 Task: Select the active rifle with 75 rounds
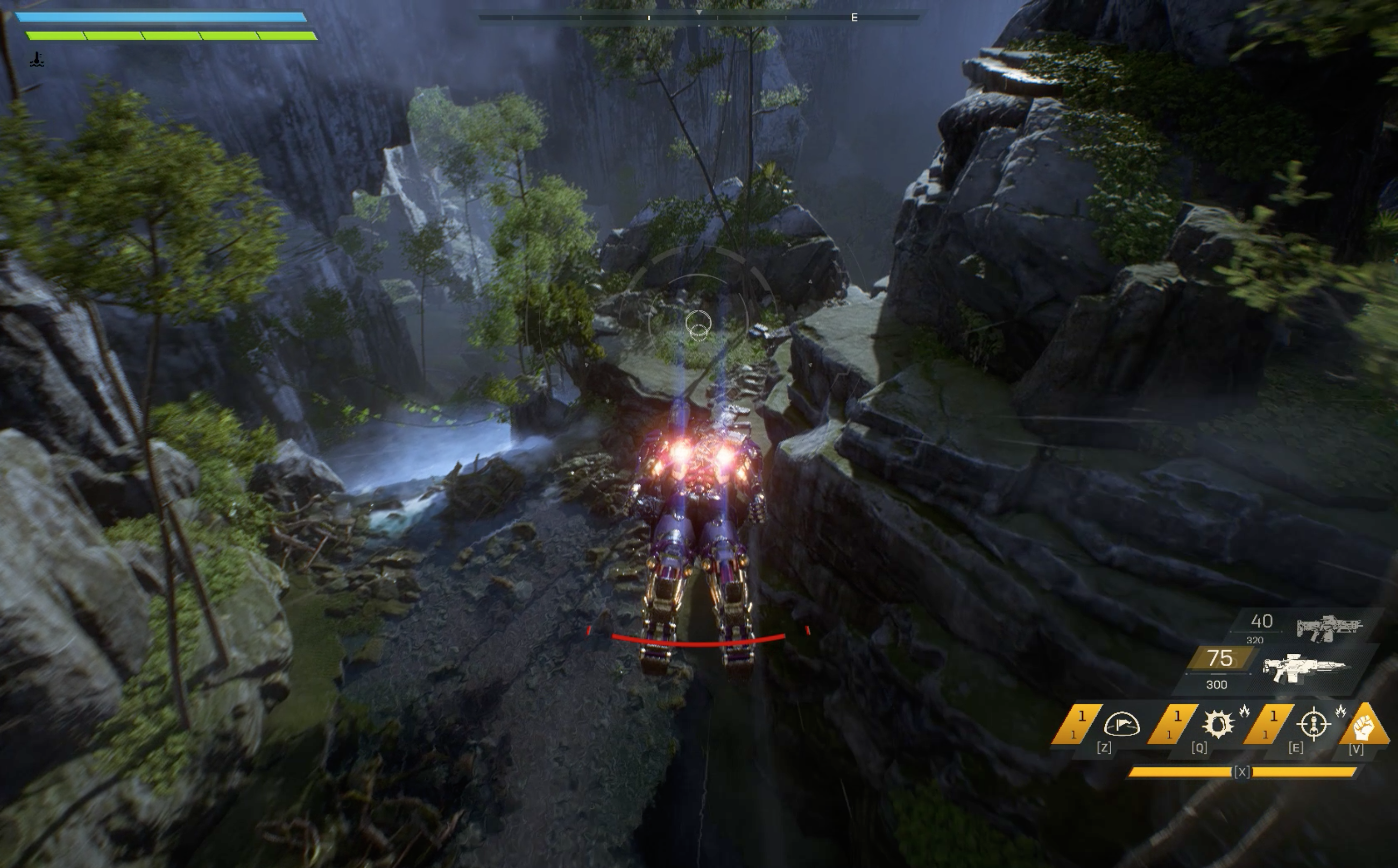click(1303, 668)
